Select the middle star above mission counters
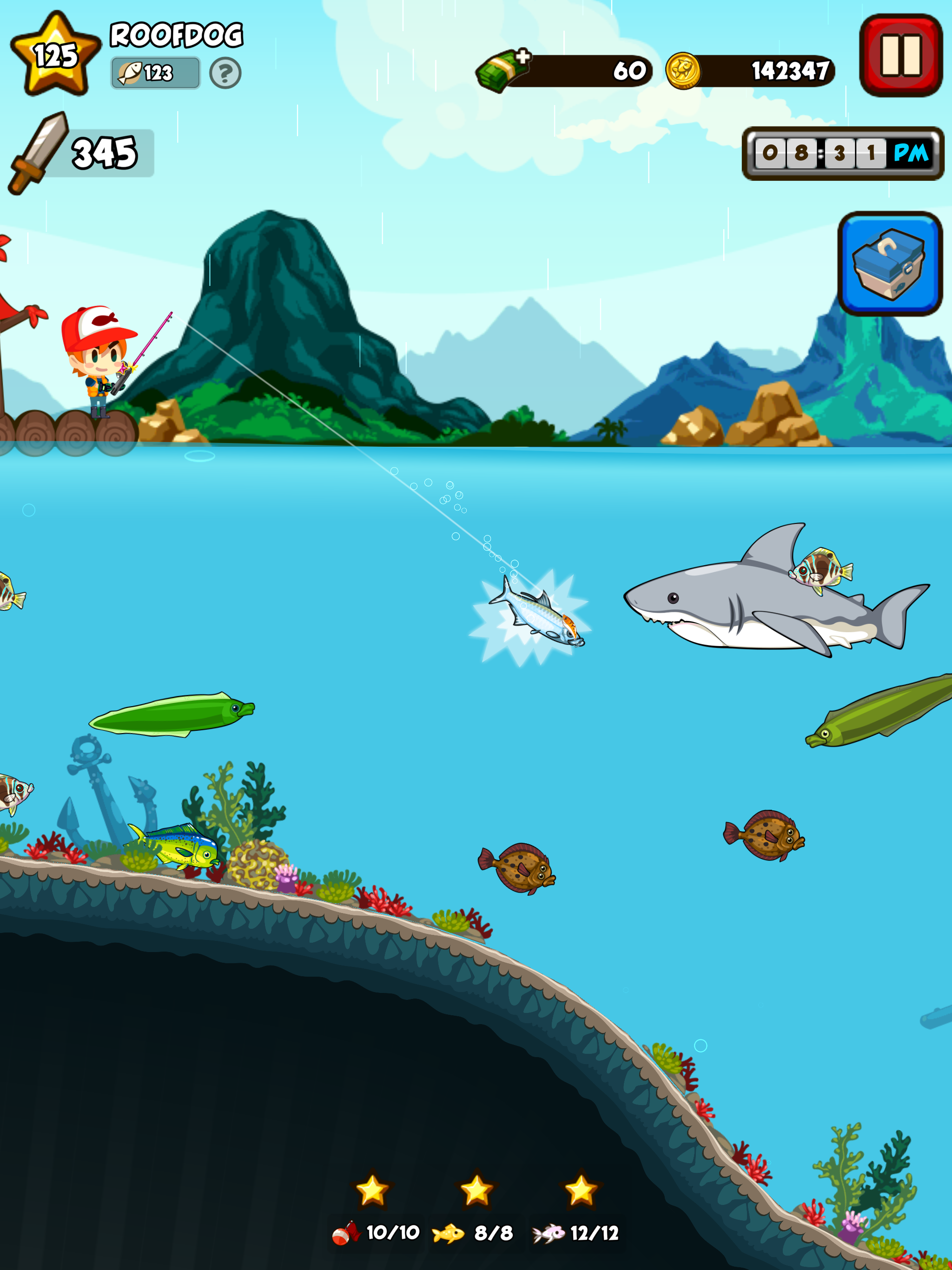Image resolution: width=952 pixels, height=1270 pixels. (476, 1187)
